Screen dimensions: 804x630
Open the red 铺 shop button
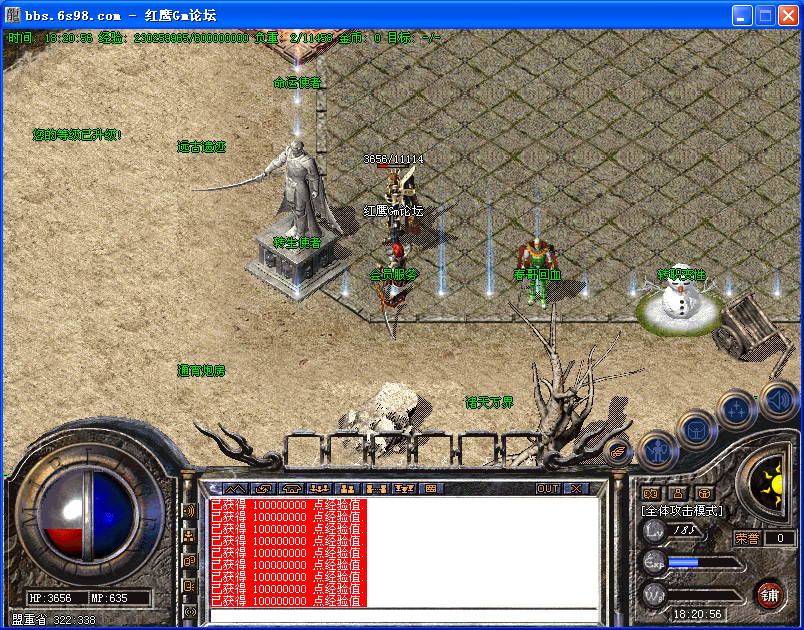point(769,595)
